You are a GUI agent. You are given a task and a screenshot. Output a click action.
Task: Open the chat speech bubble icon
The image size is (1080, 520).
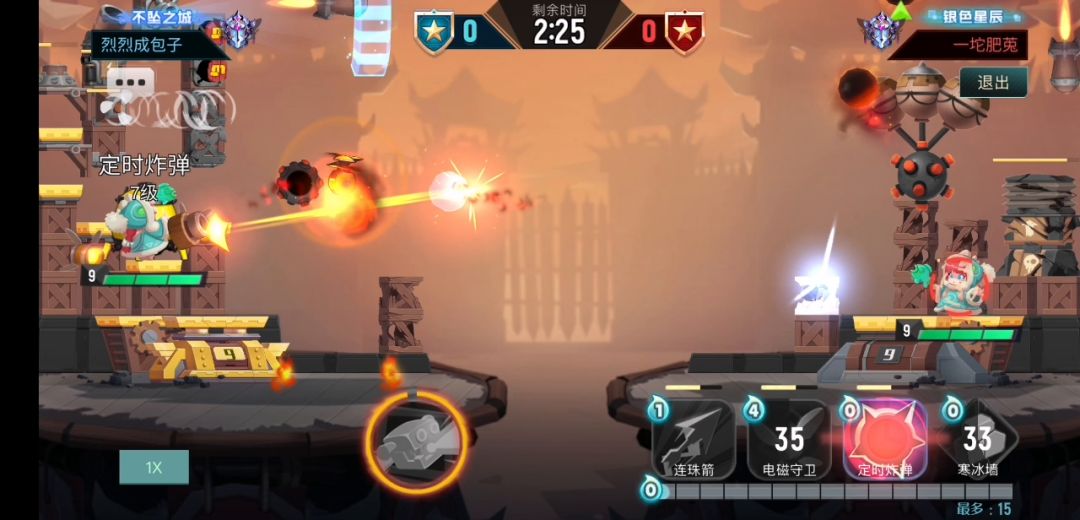coord(131,82)
